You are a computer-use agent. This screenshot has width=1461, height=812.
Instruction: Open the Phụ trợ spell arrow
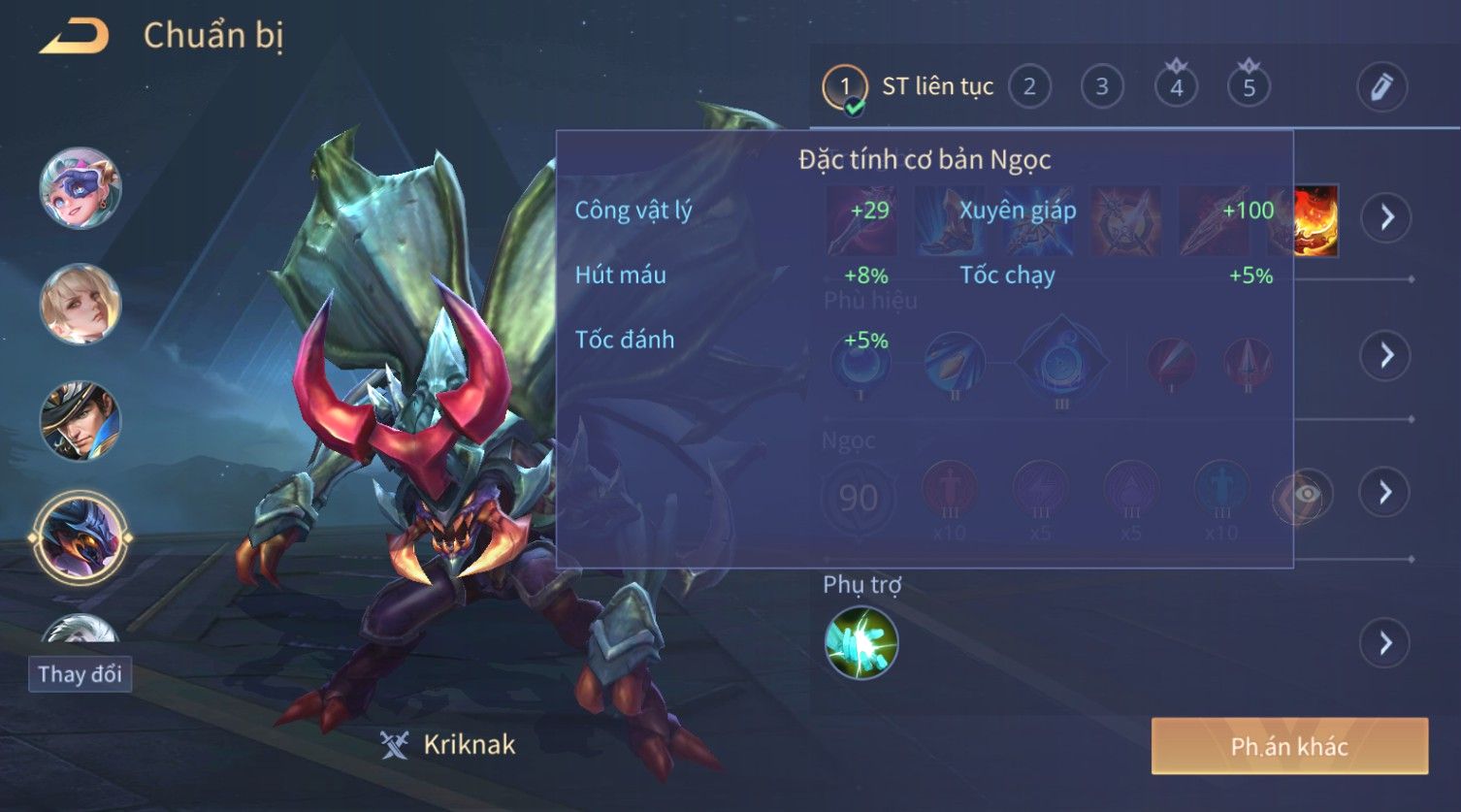(1385, 643)
